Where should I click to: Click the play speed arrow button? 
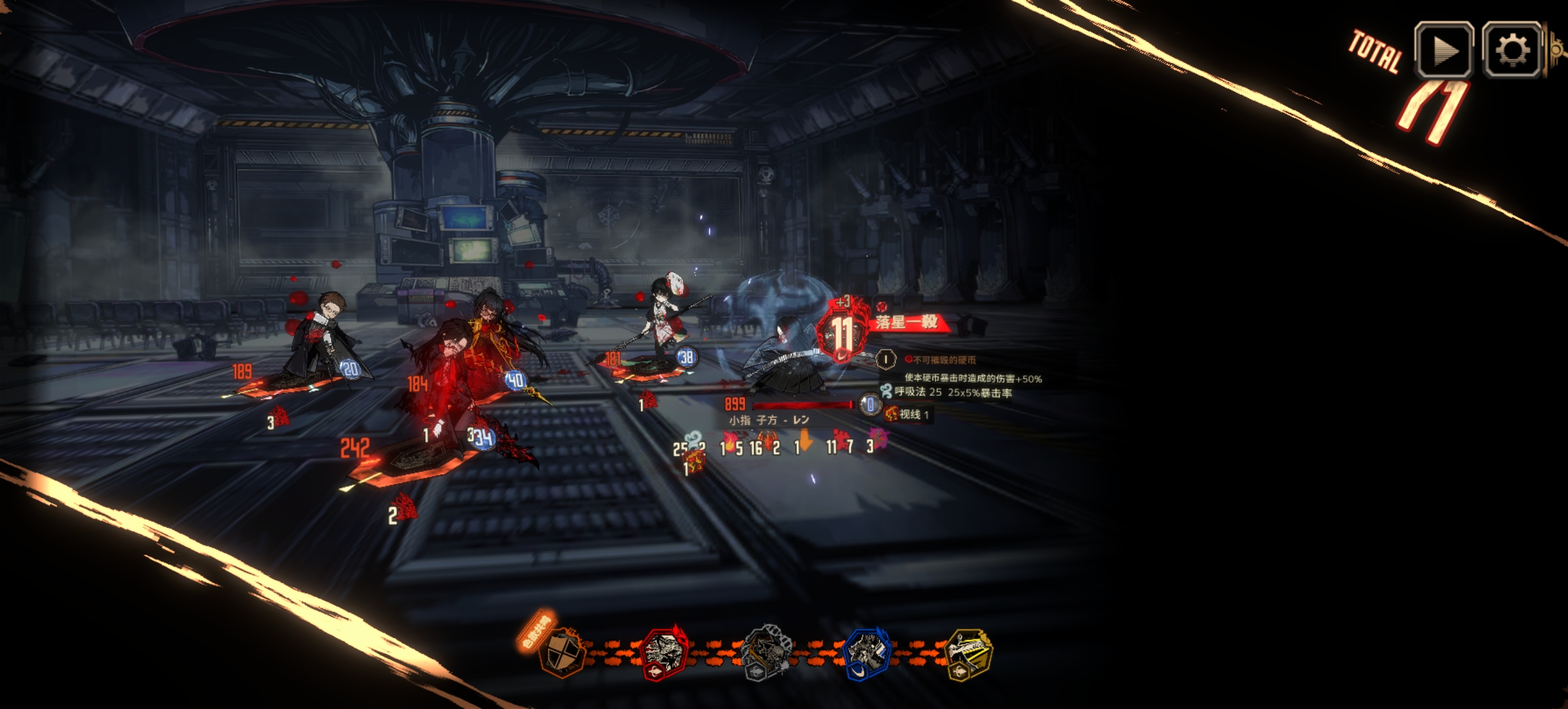click(x=1443, y=50)
